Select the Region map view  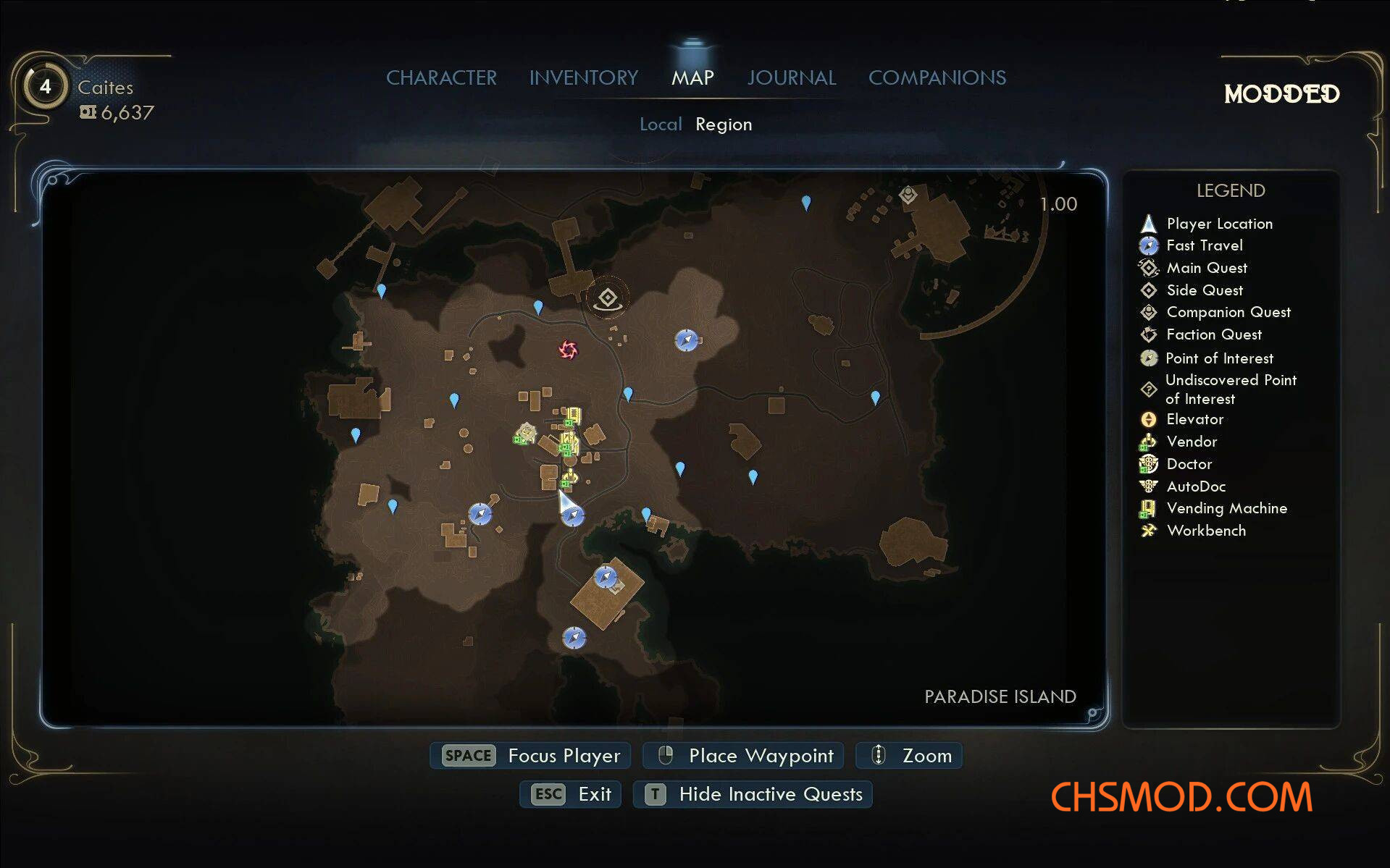723,125
